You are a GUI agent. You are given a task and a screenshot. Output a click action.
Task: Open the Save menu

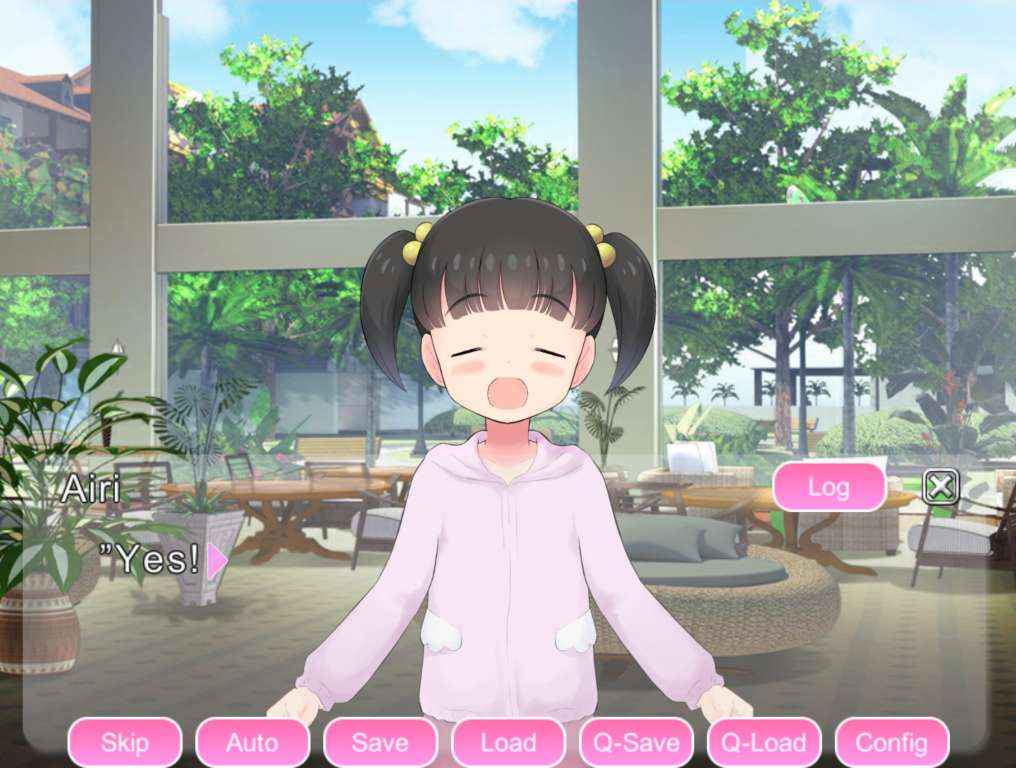380,743
